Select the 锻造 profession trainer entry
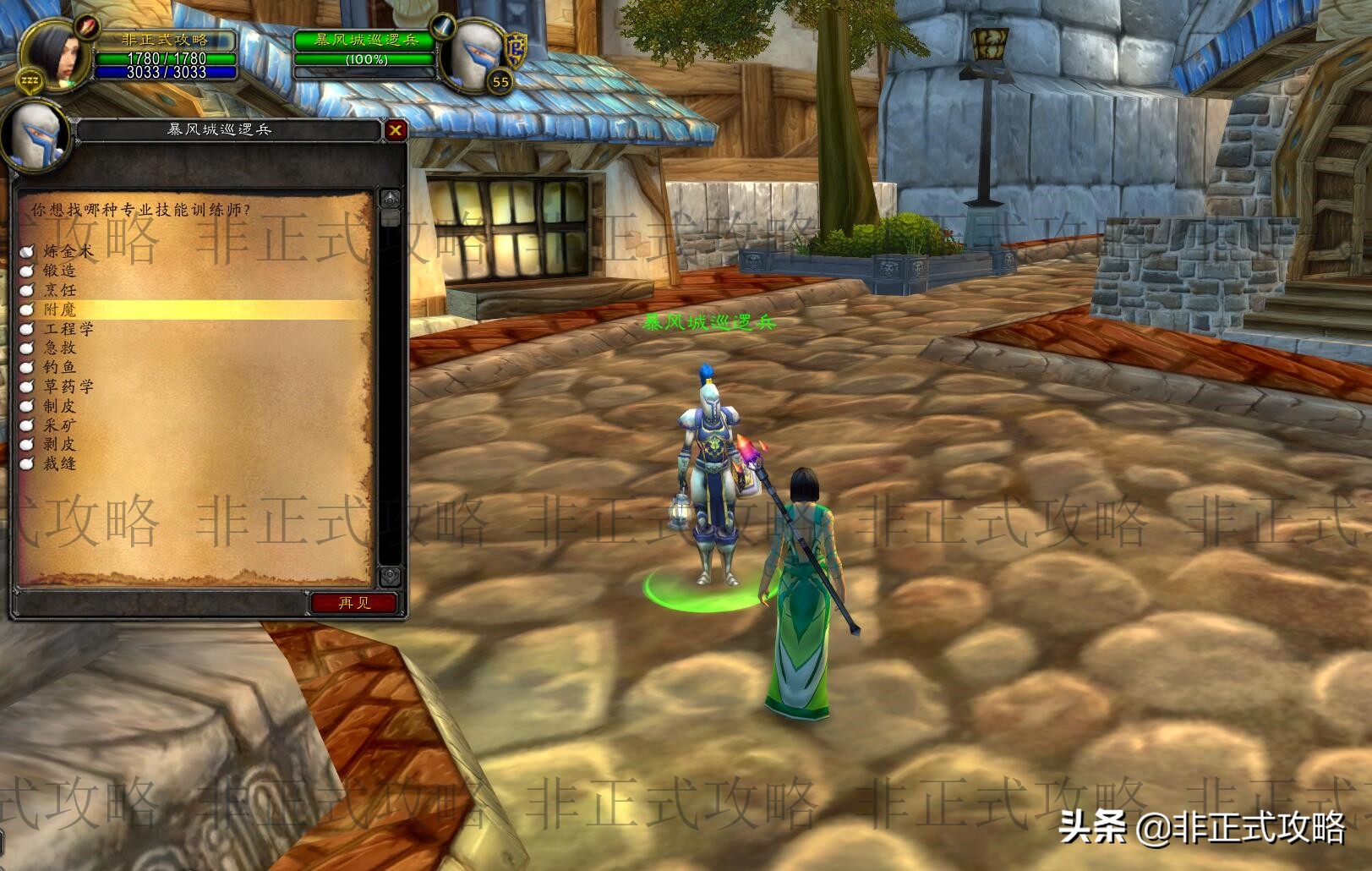 pyautogui.click(x=59, y=271)
